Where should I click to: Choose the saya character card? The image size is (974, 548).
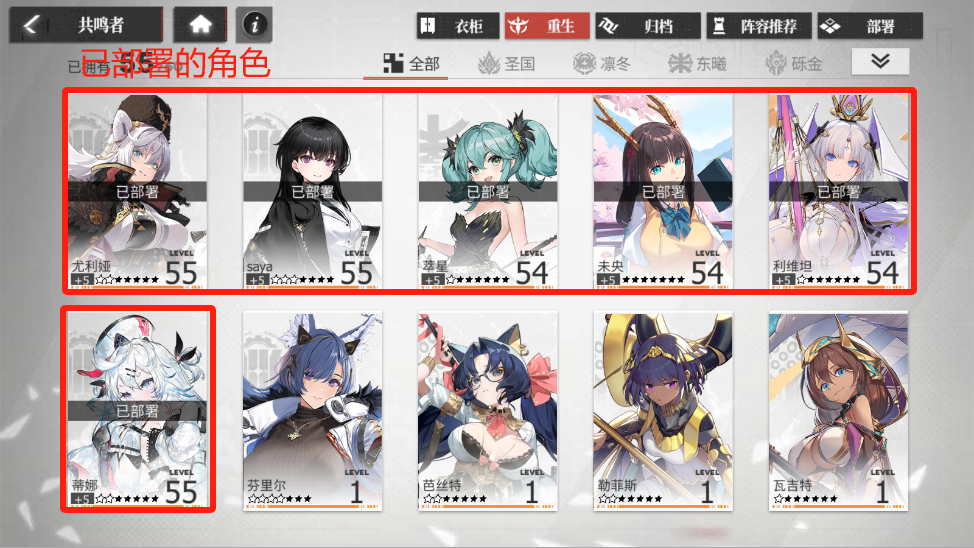click(x=312, y=192)
